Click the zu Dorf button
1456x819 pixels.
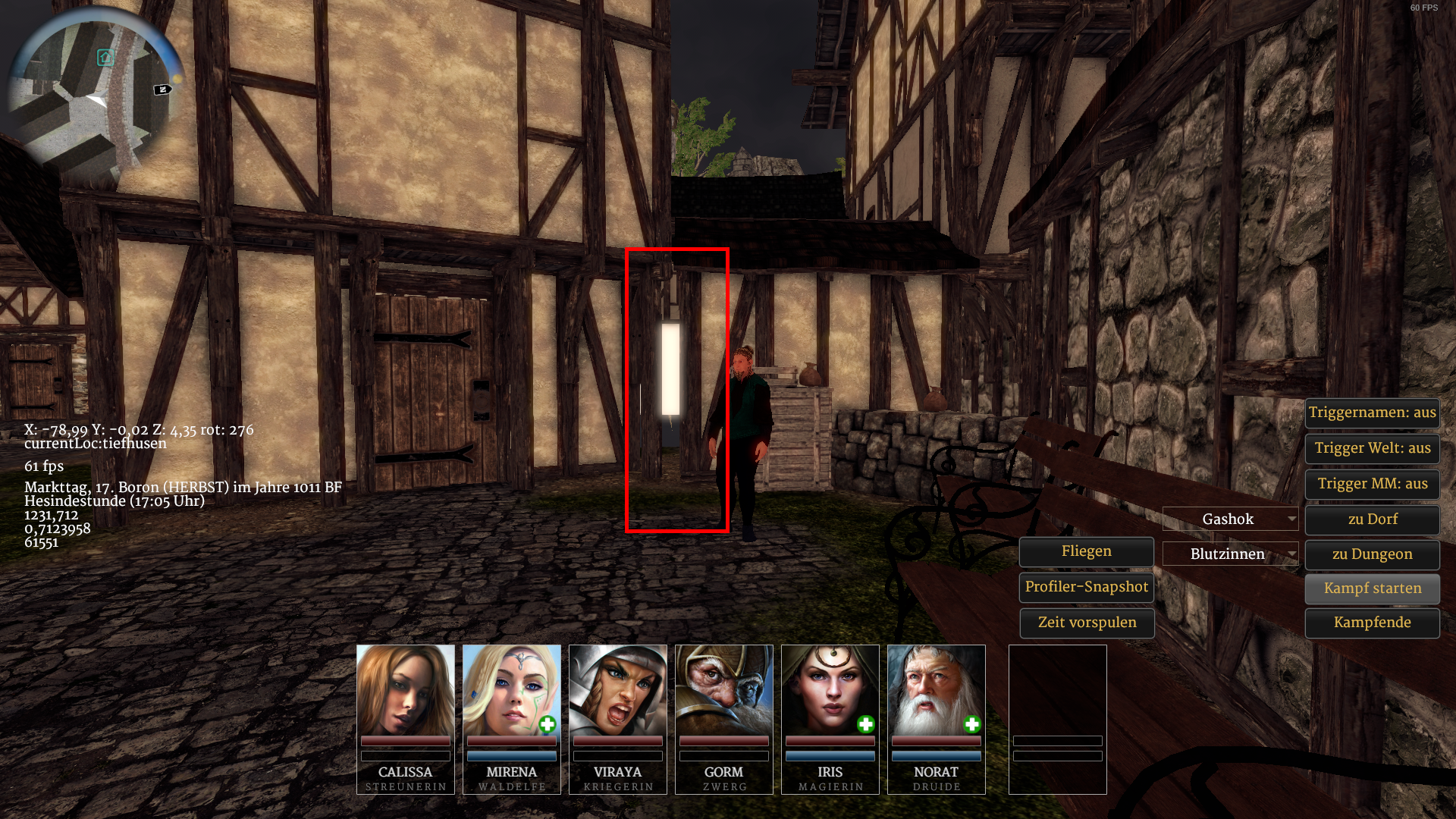[x=1372, y=519]
